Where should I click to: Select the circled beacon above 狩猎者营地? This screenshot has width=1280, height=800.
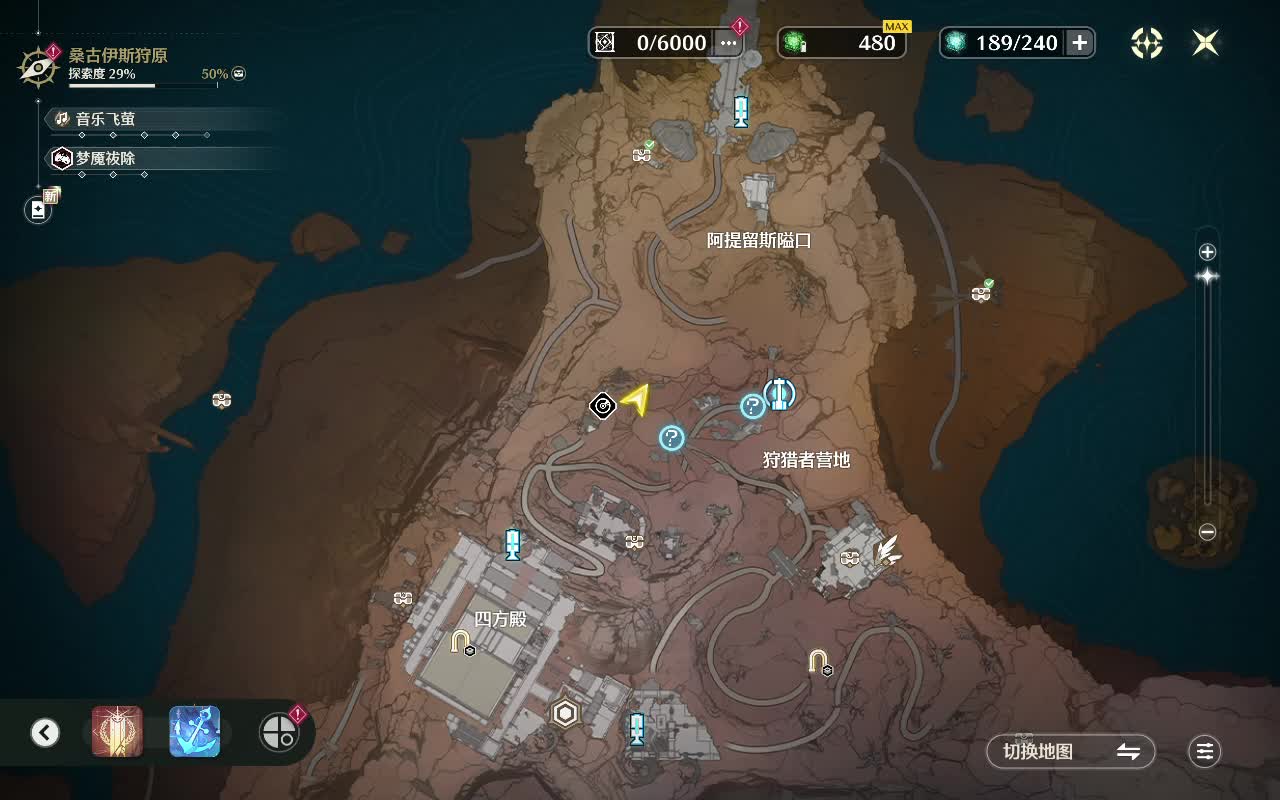point(780,393)
